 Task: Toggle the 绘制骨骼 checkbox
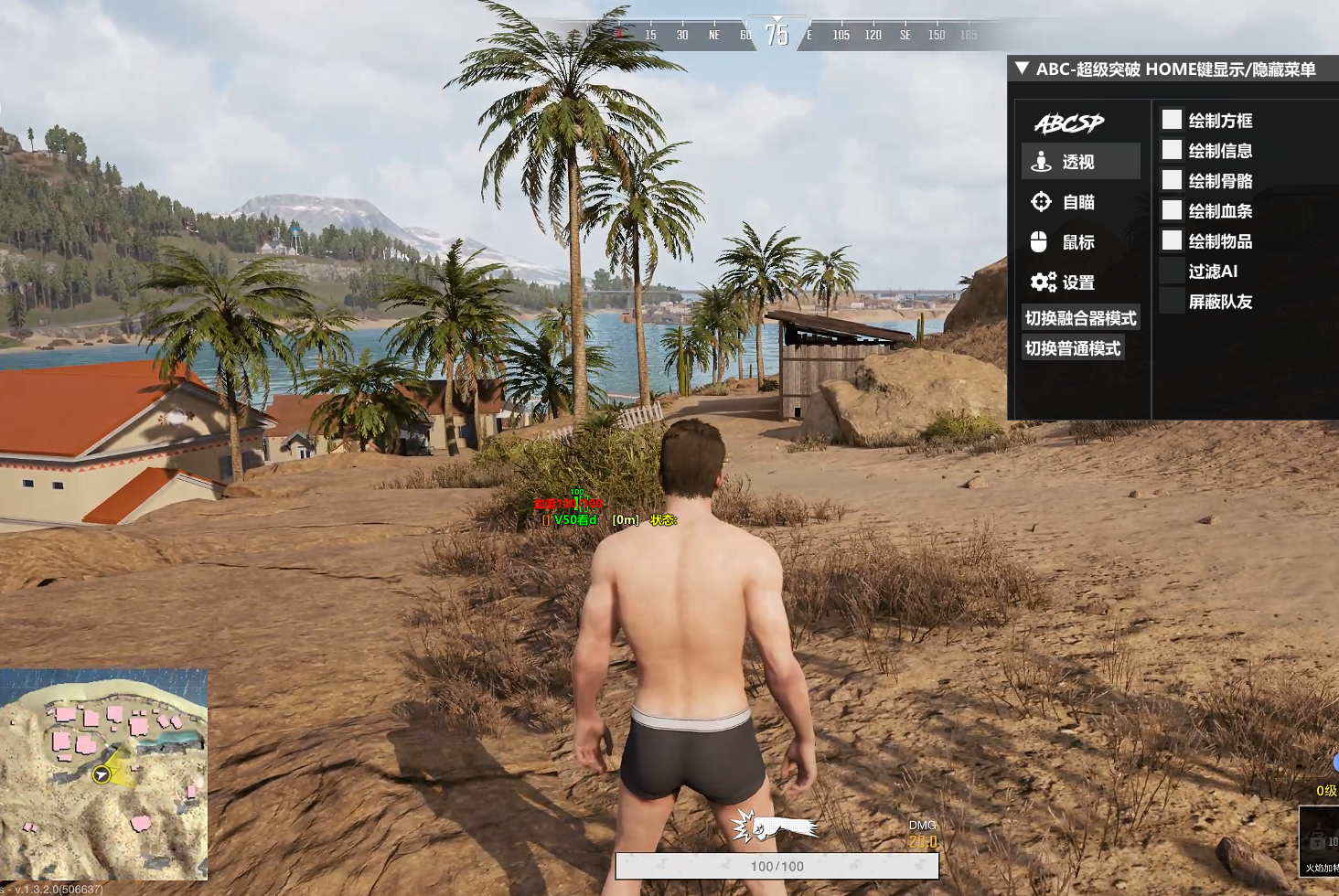coord(1172,180)
